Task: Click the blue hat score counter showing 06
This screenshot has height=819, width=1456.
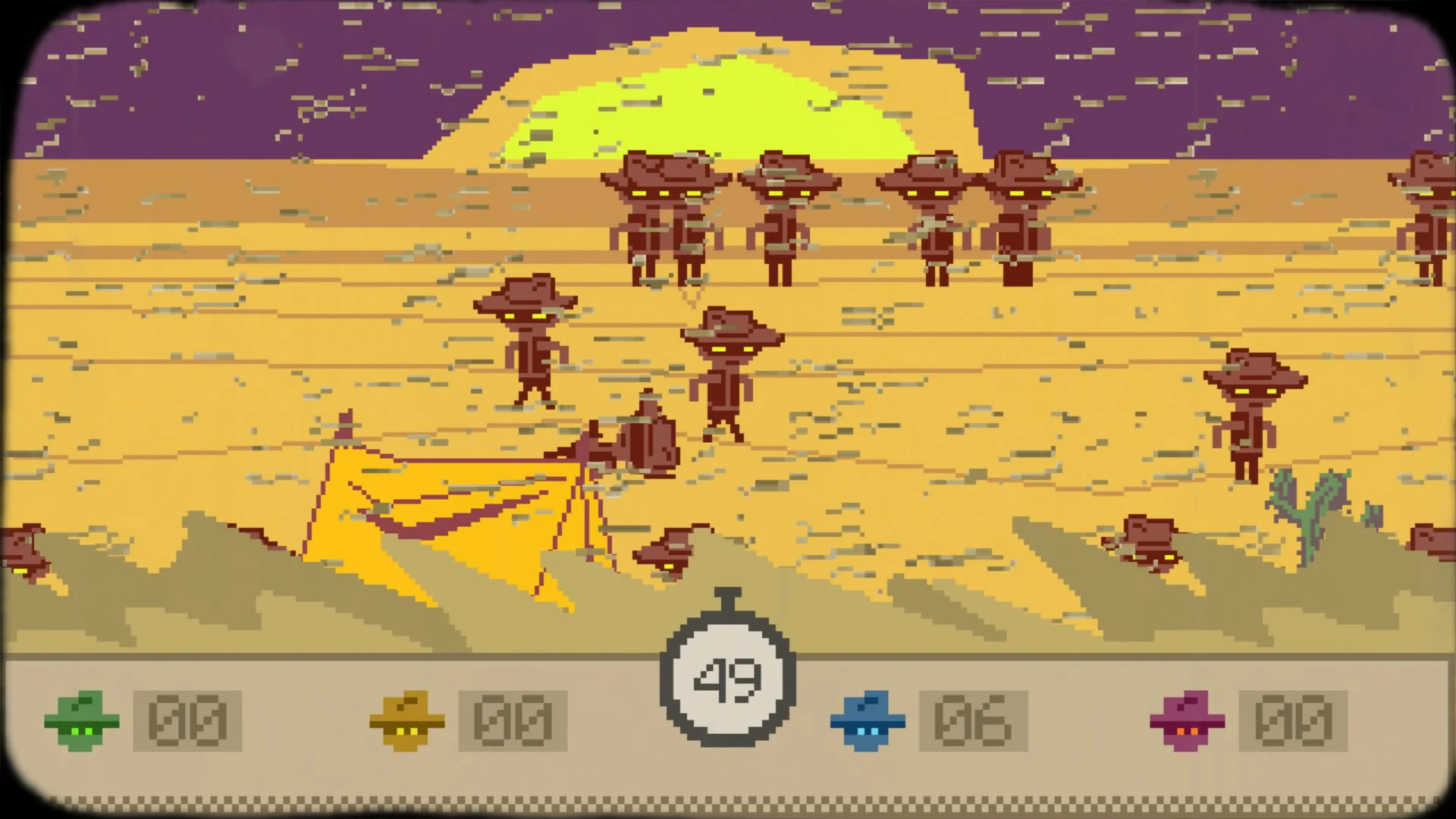Action: point(973,721)
